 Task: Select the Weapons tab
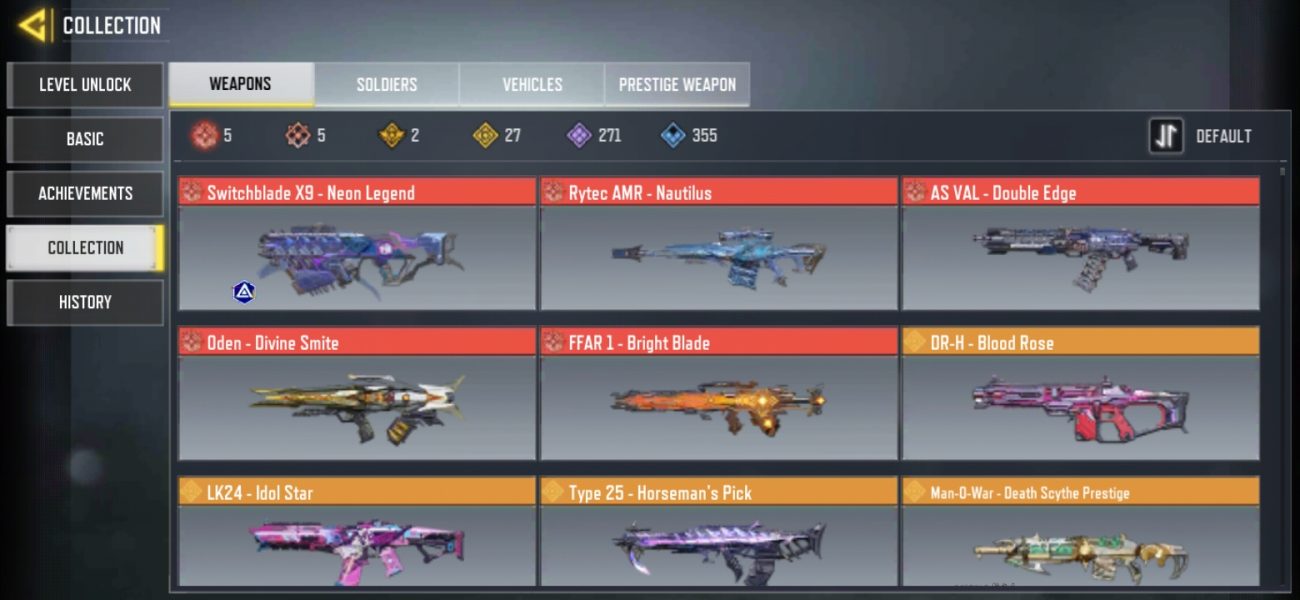(x=241, y=85)
